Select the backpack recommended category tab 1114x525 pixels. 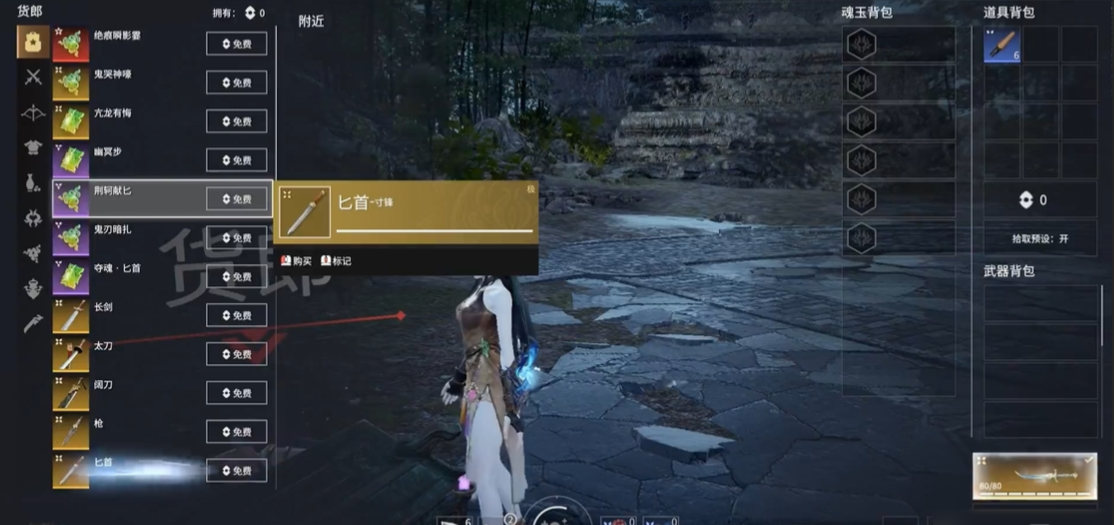33,42
